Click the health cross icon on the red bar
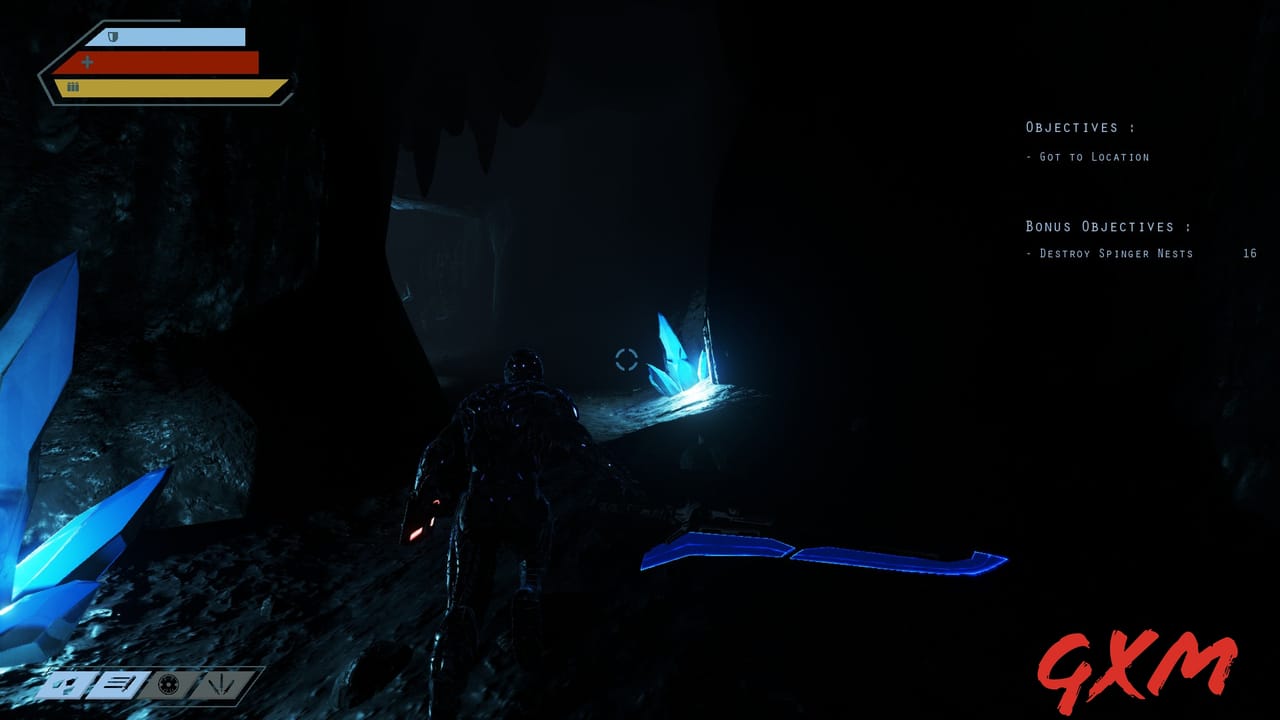1280x720 pixels. (x=88, y=61)
